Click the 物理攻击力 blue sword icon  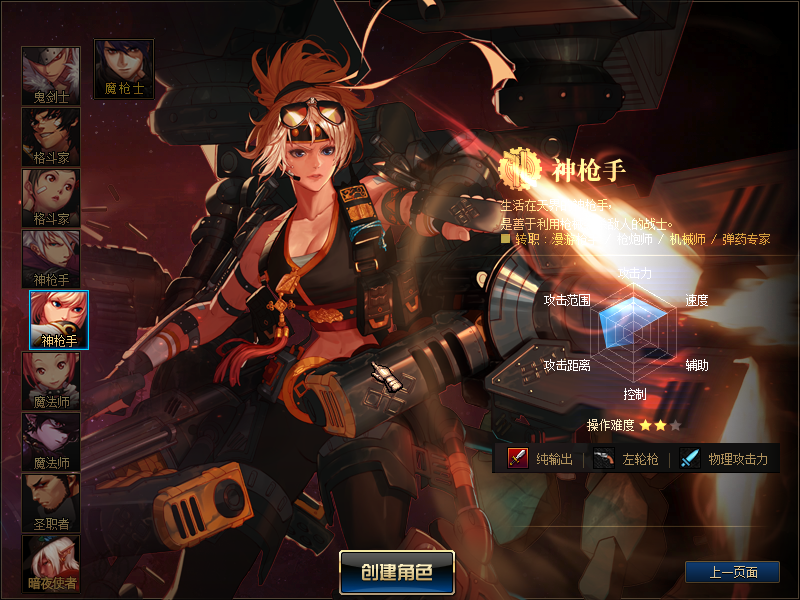690,458
